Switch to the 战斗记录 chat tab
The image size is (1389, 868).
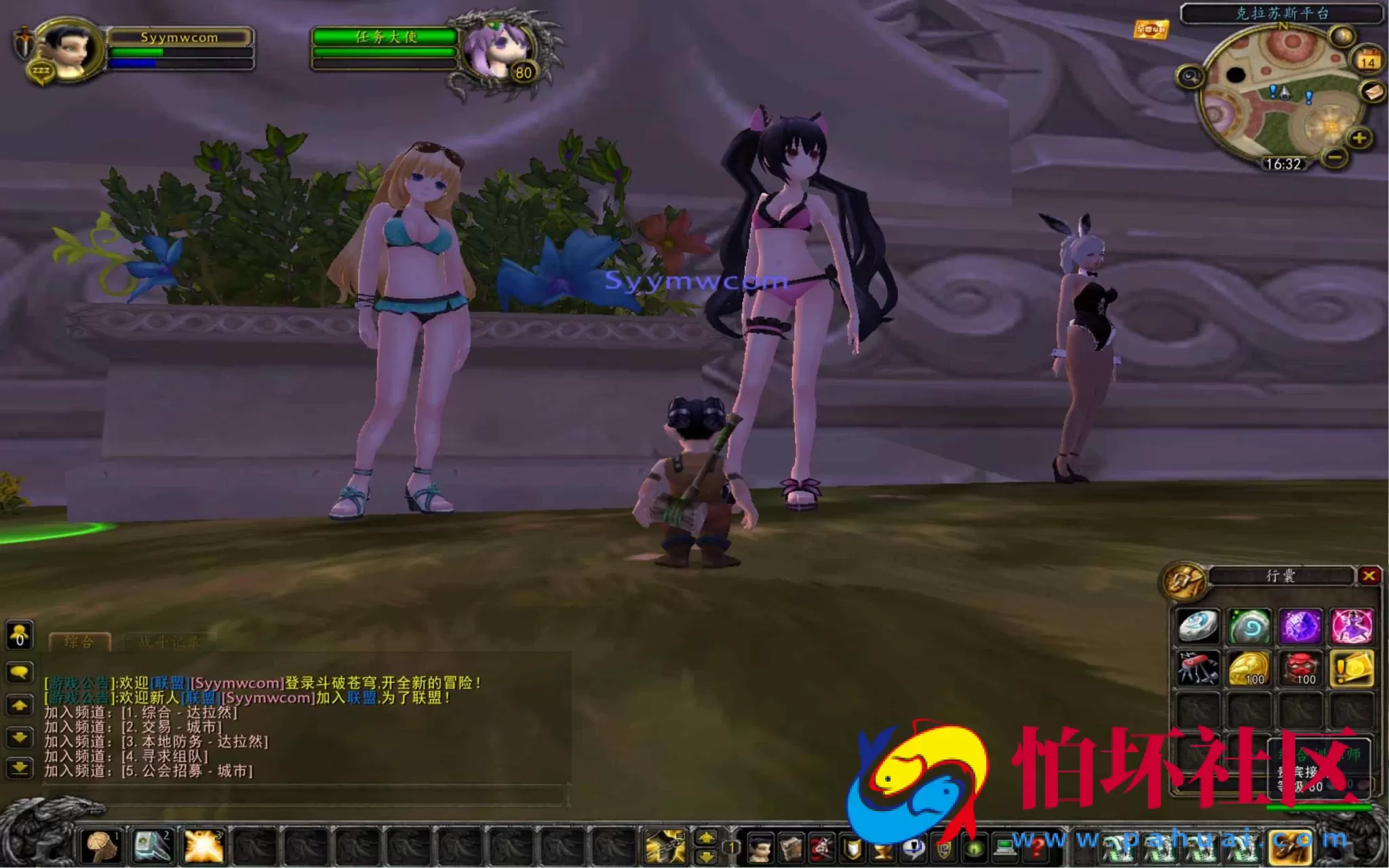point(169,642)
